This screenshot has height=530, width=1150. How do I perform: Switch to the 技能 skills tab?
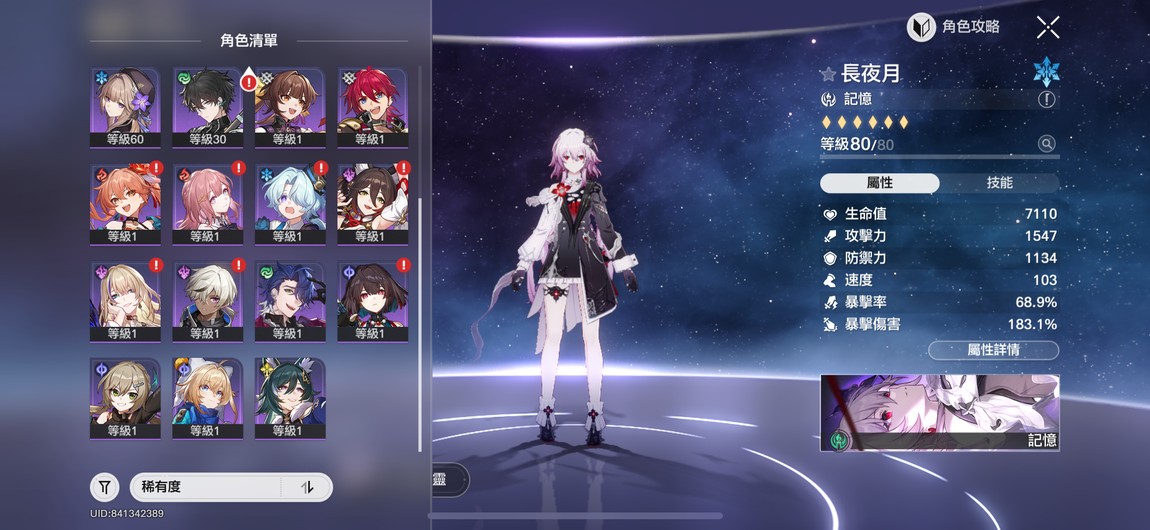tap(999, 183)
